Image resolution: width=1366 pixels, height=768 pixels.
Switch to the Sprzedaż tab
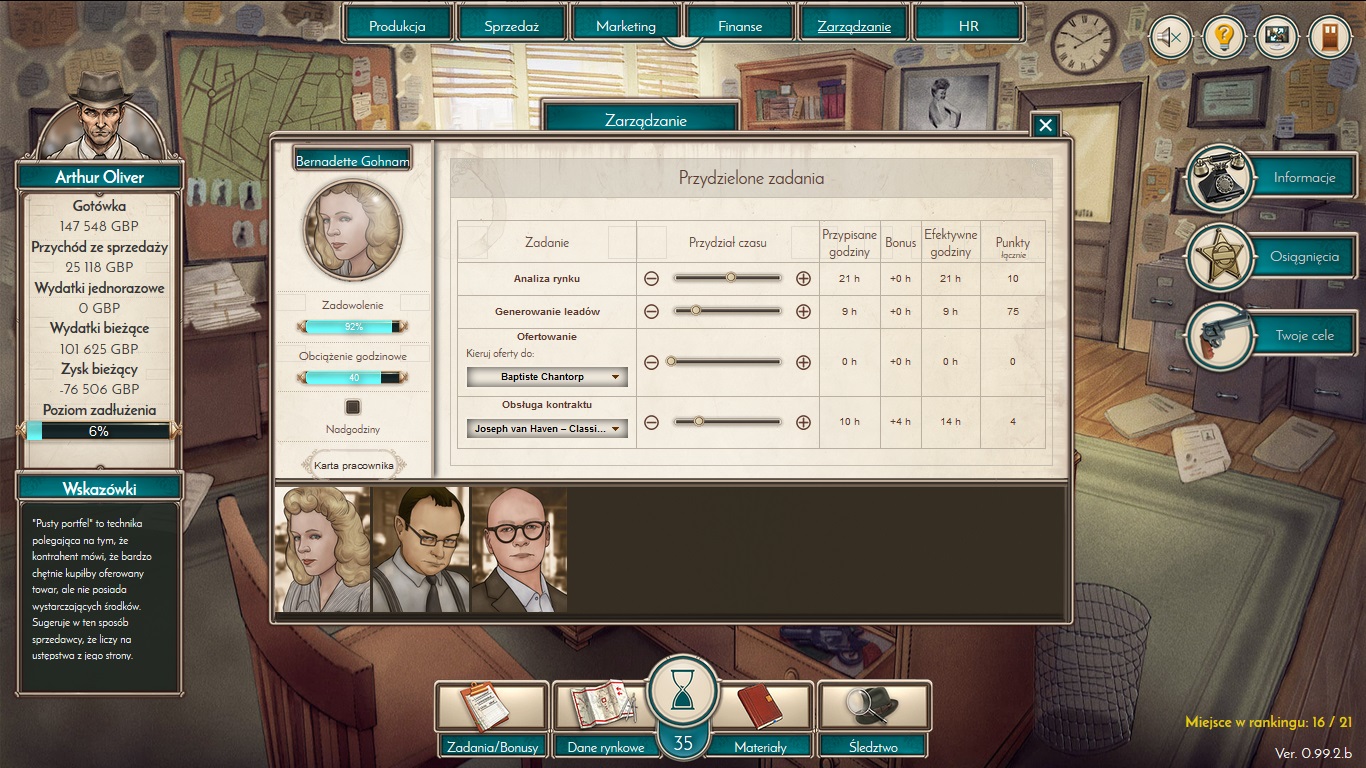click(511, 26)
